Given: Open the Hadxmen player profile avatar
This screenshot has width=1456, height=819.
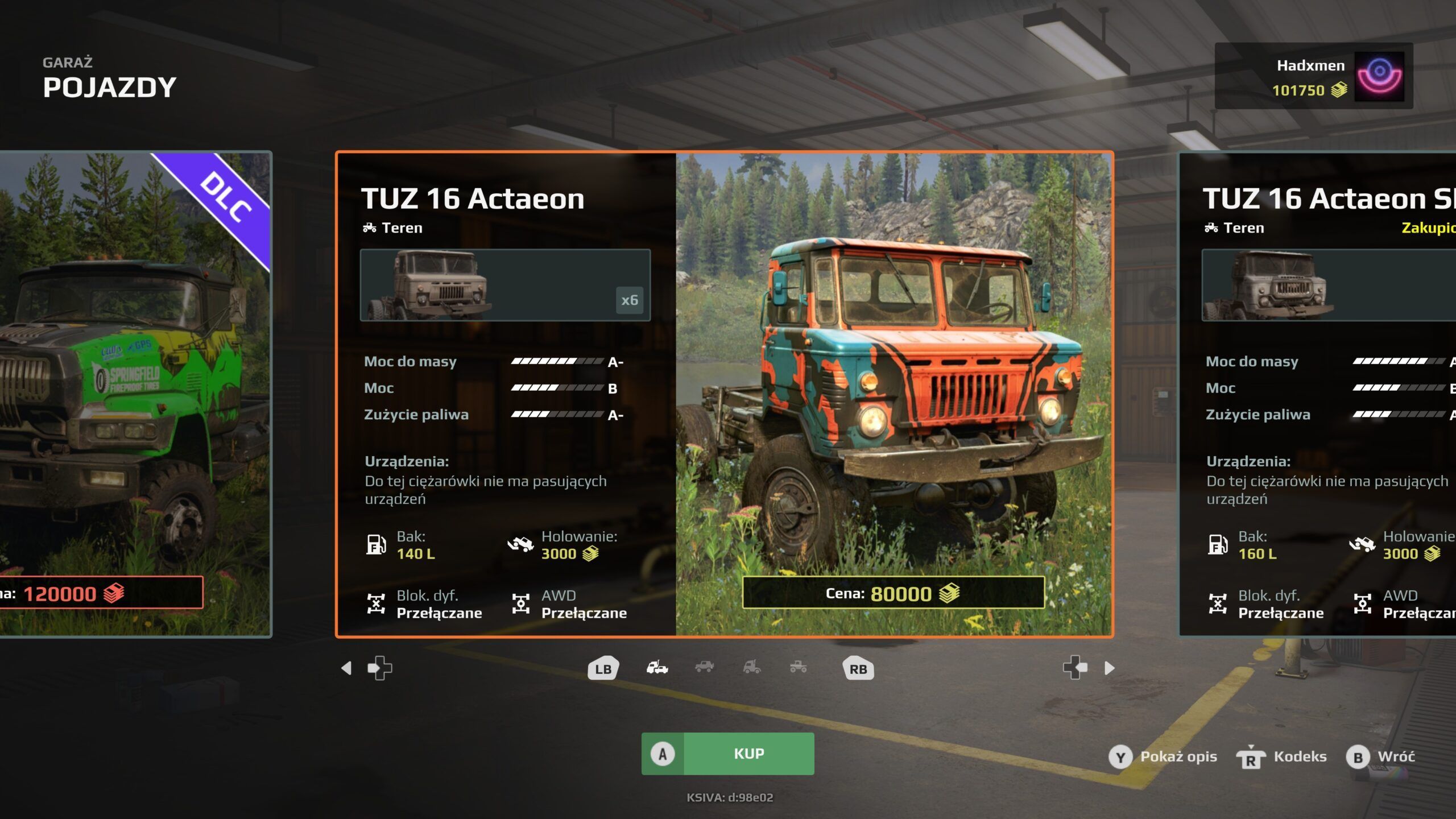Looking at the screenshot, I should tap(1379, 76).
